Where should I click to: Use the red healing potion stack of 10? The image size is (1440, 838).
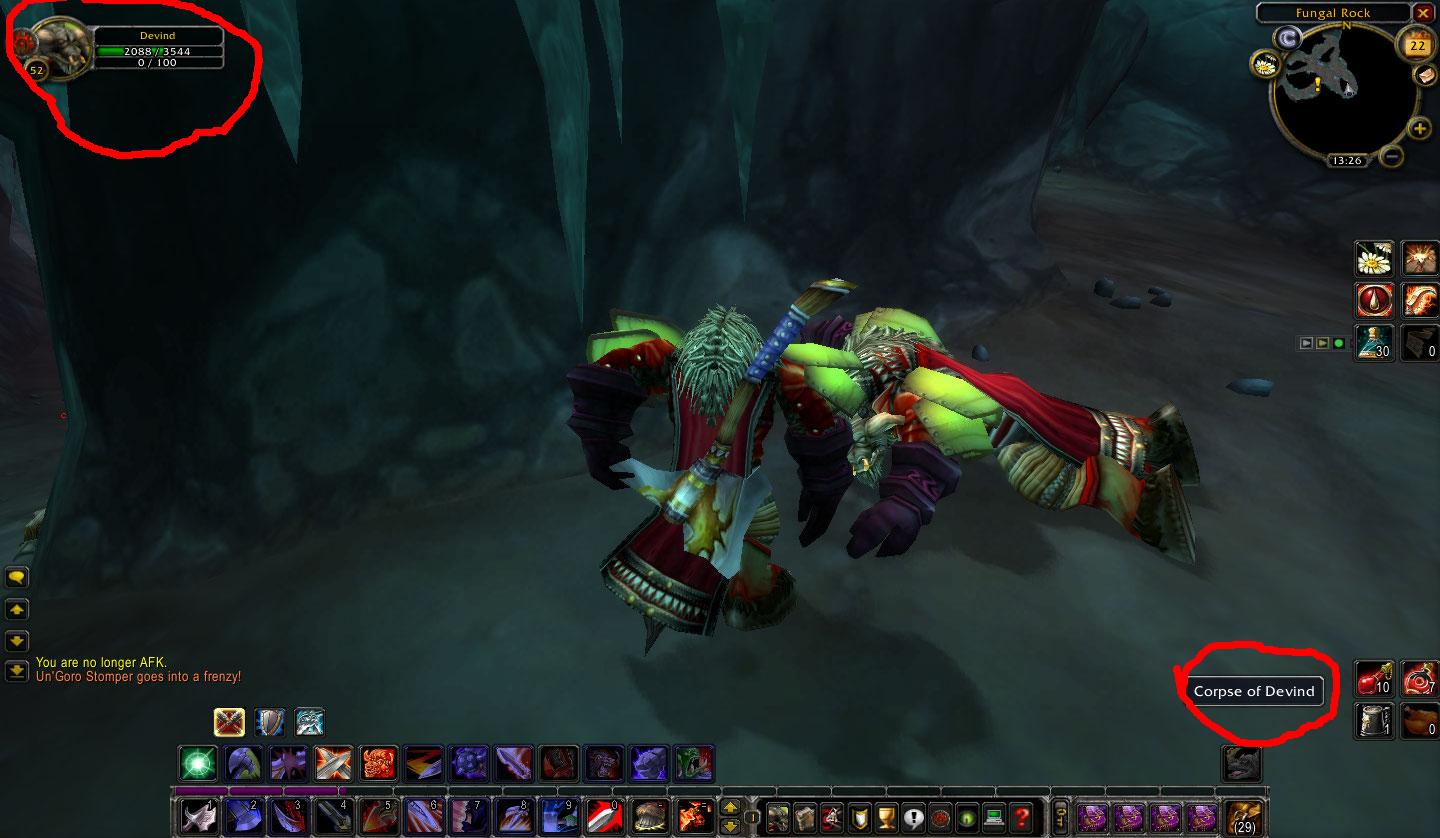pos(1375,678)
